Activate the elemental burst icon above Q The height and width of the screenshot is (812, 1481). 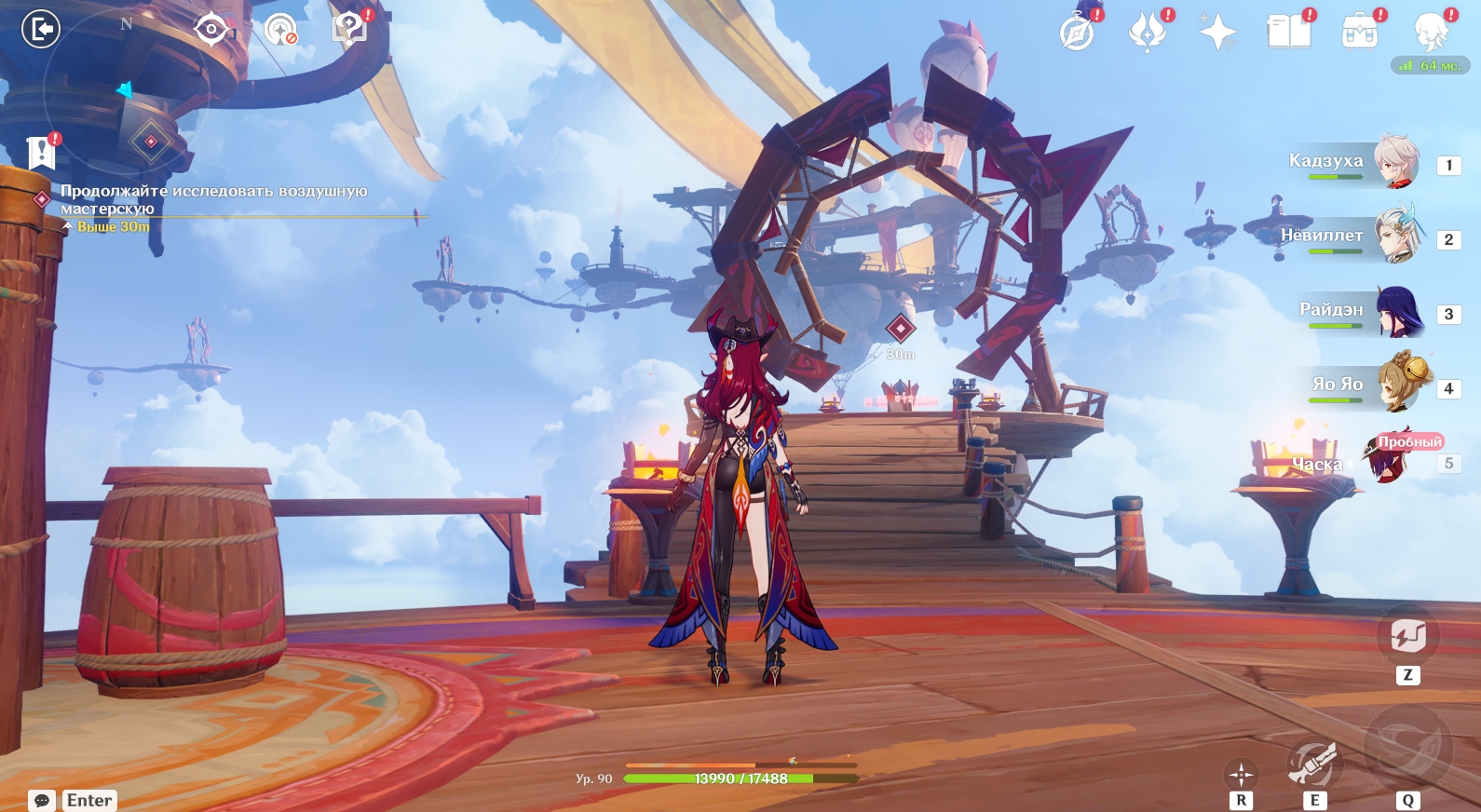[1407, 747]
